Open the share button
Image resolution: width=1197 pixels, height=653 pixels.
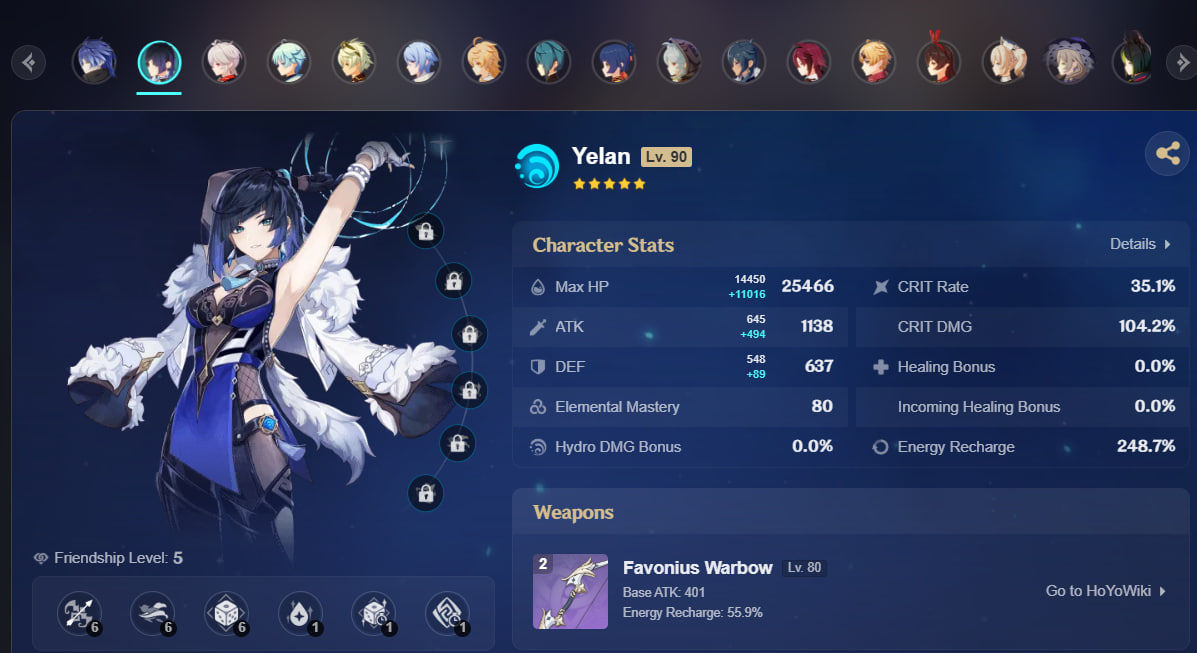click(x=1167, y=154)
